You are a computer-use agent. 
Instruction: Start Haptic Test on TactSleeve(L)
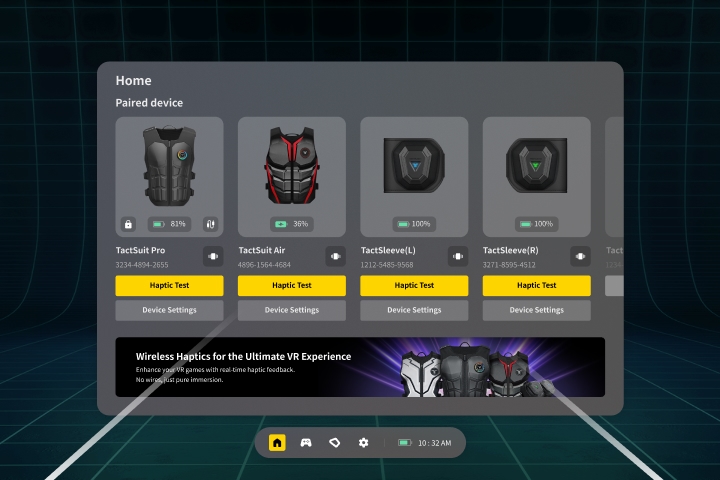tap(414, 285)
